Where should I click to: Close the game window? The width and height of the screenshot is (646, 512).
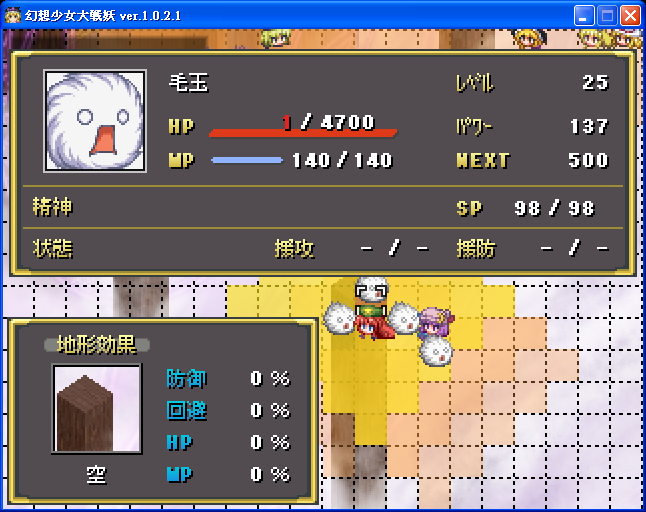pyautogui.click(x=630, y=15)
